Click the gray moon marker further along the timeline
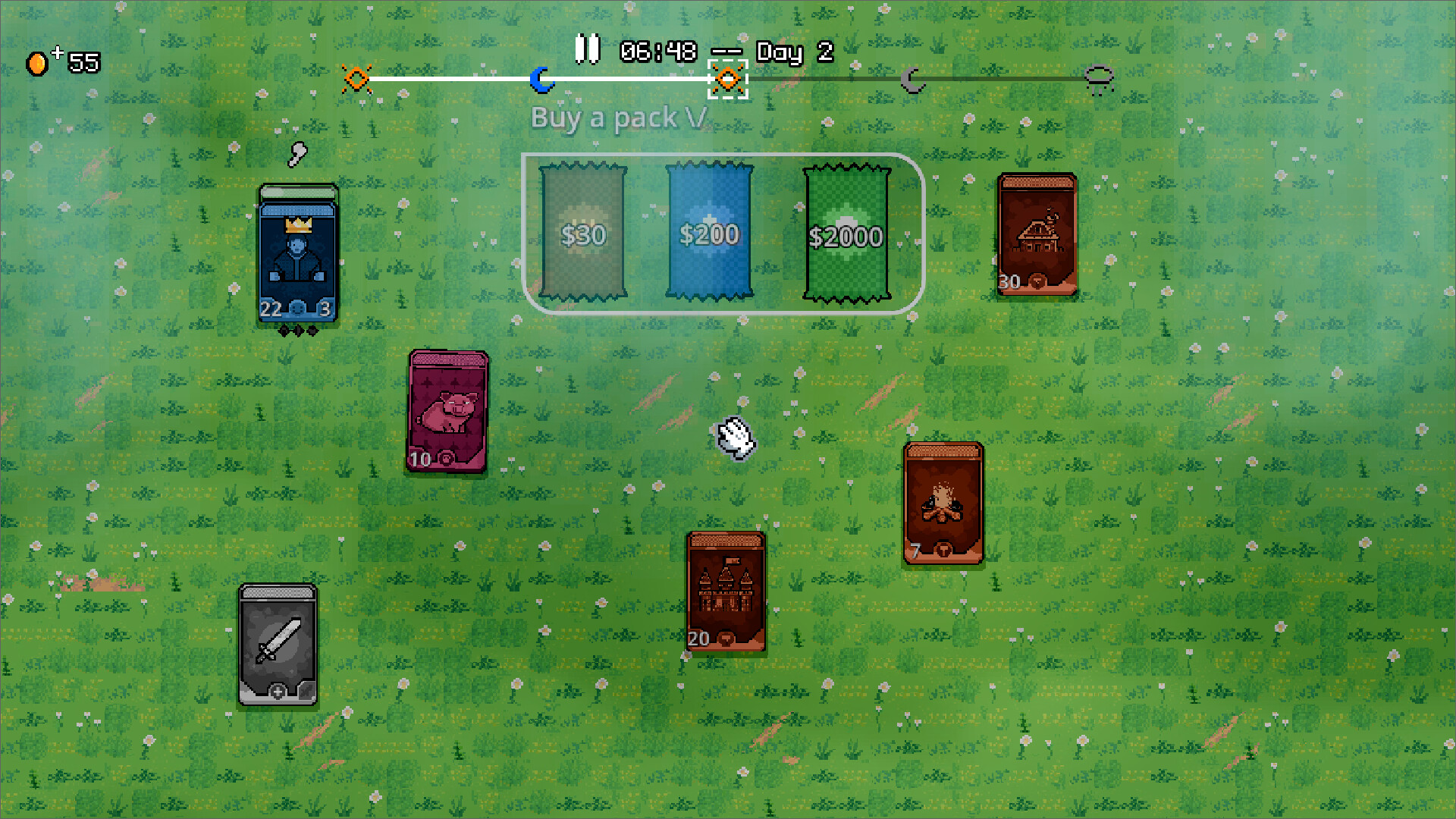Screen dimensions: 1456x819 click(915, 78)
